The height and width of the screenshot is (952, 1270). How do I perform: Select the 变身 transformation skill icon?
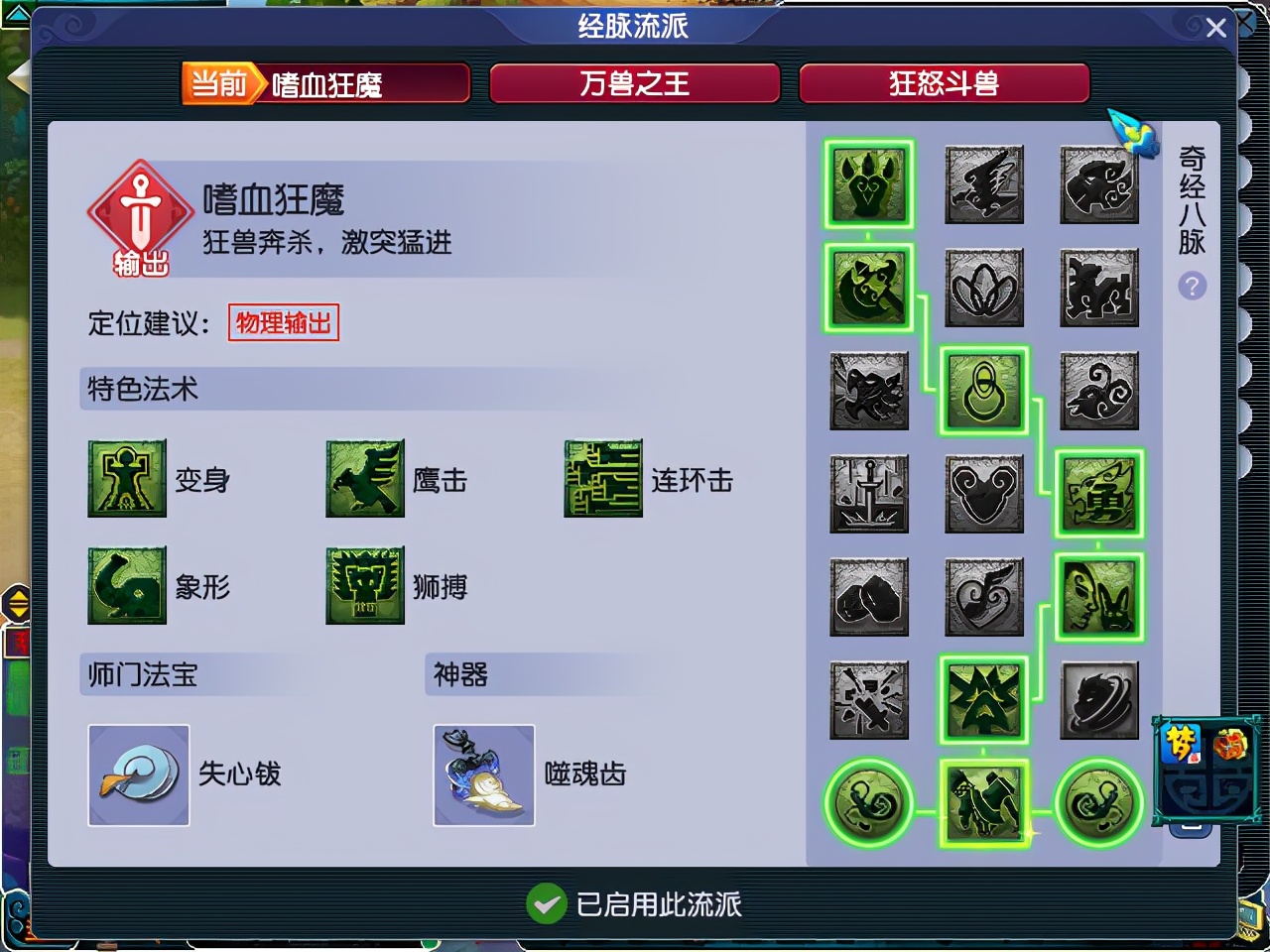point(127,479)
